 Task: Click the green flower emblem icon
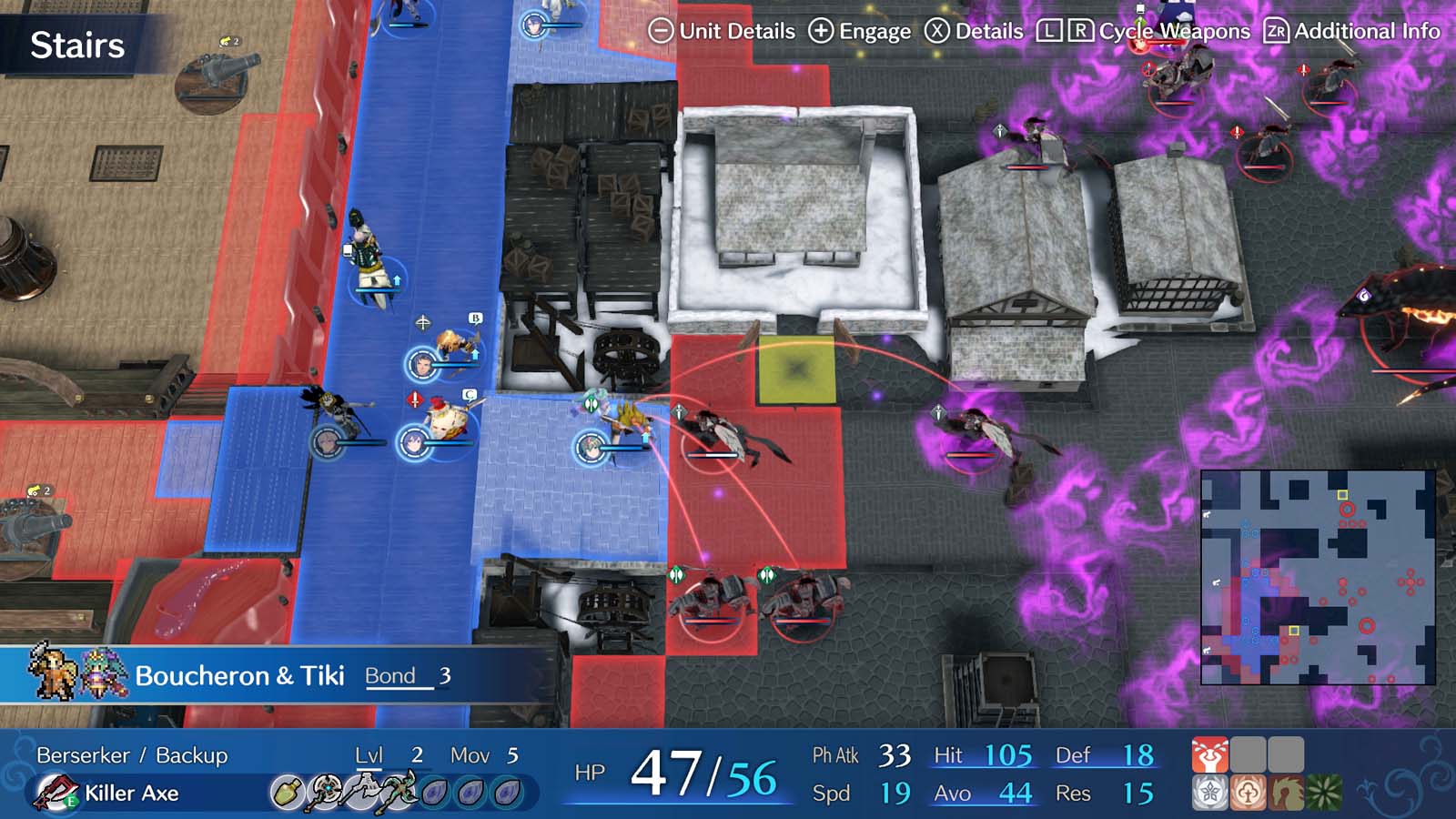coord(1323,791)
